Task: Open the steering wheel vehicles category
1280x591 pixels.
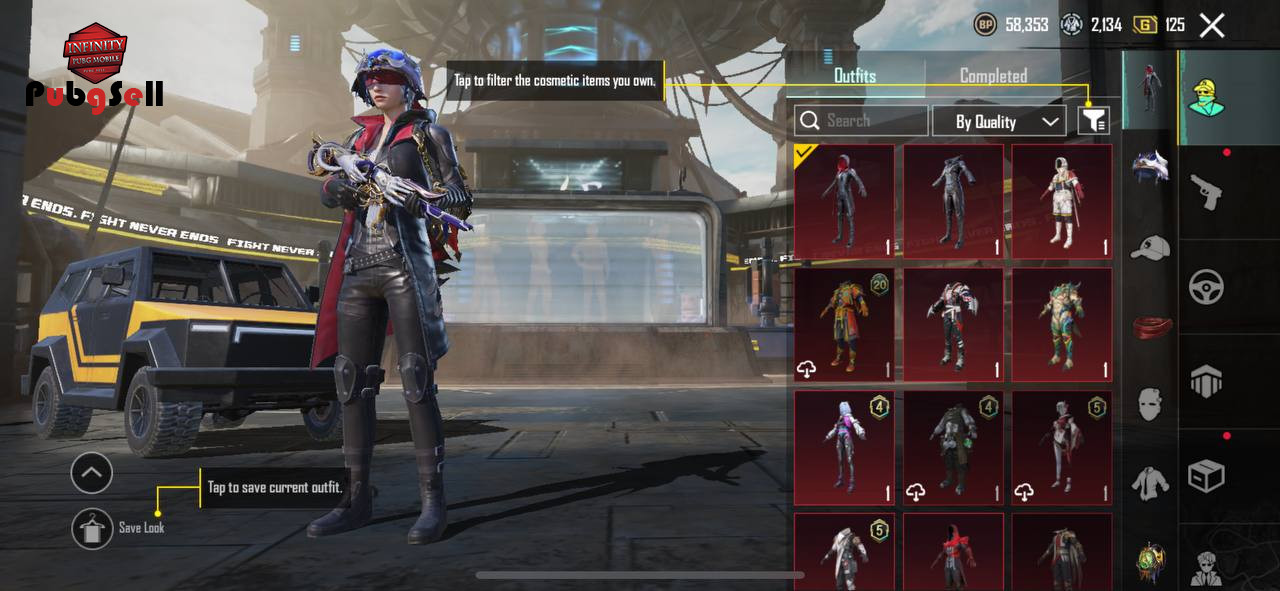Action: tap(1206, 287)
